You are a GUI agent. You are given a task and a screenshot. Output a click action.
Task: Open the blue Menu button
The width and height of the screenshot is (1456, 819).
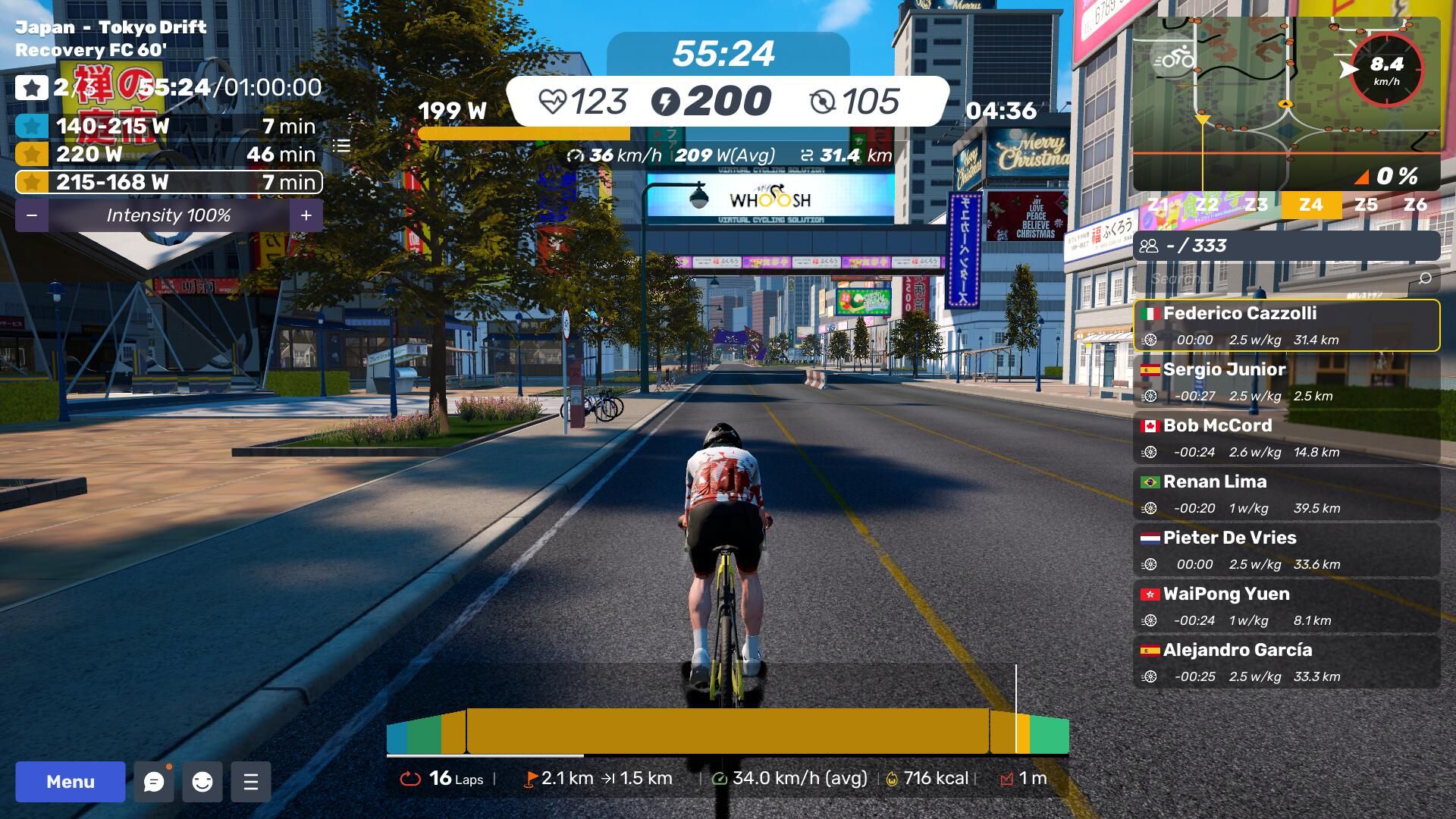click(71, 782)
